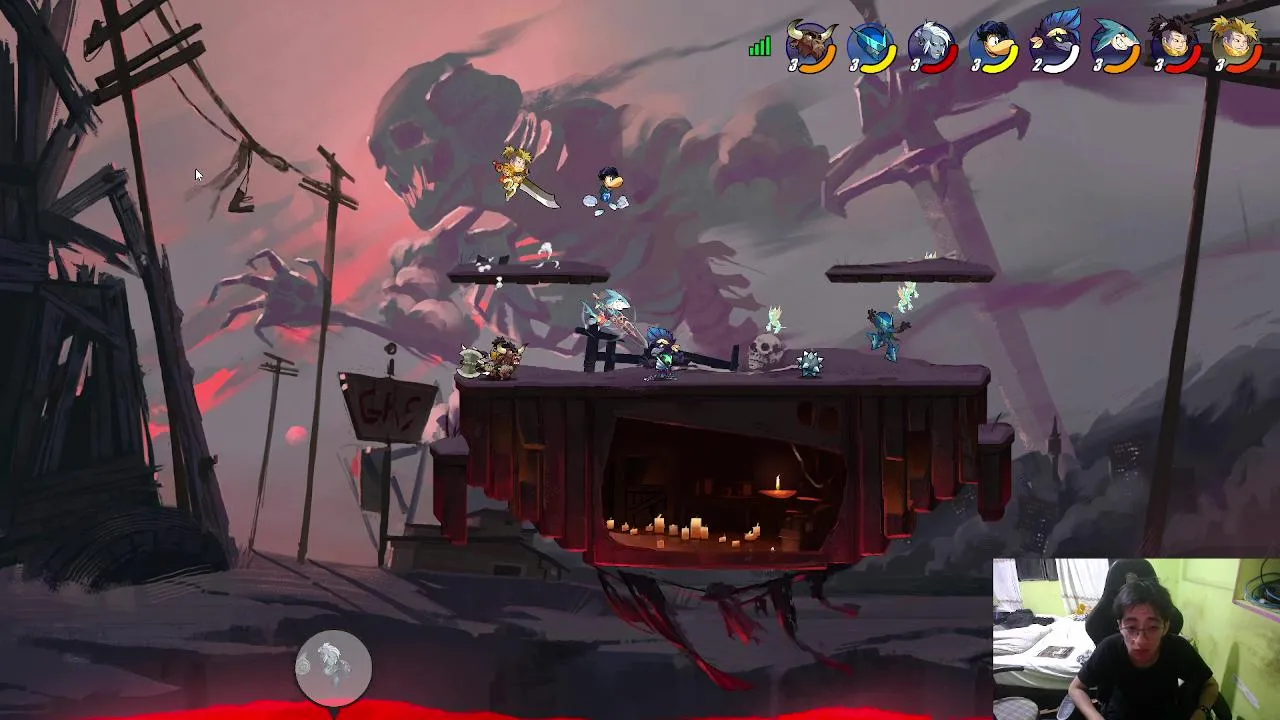Click the blue helmet knight portrait
1280x720 pixels.
(871, 47)
